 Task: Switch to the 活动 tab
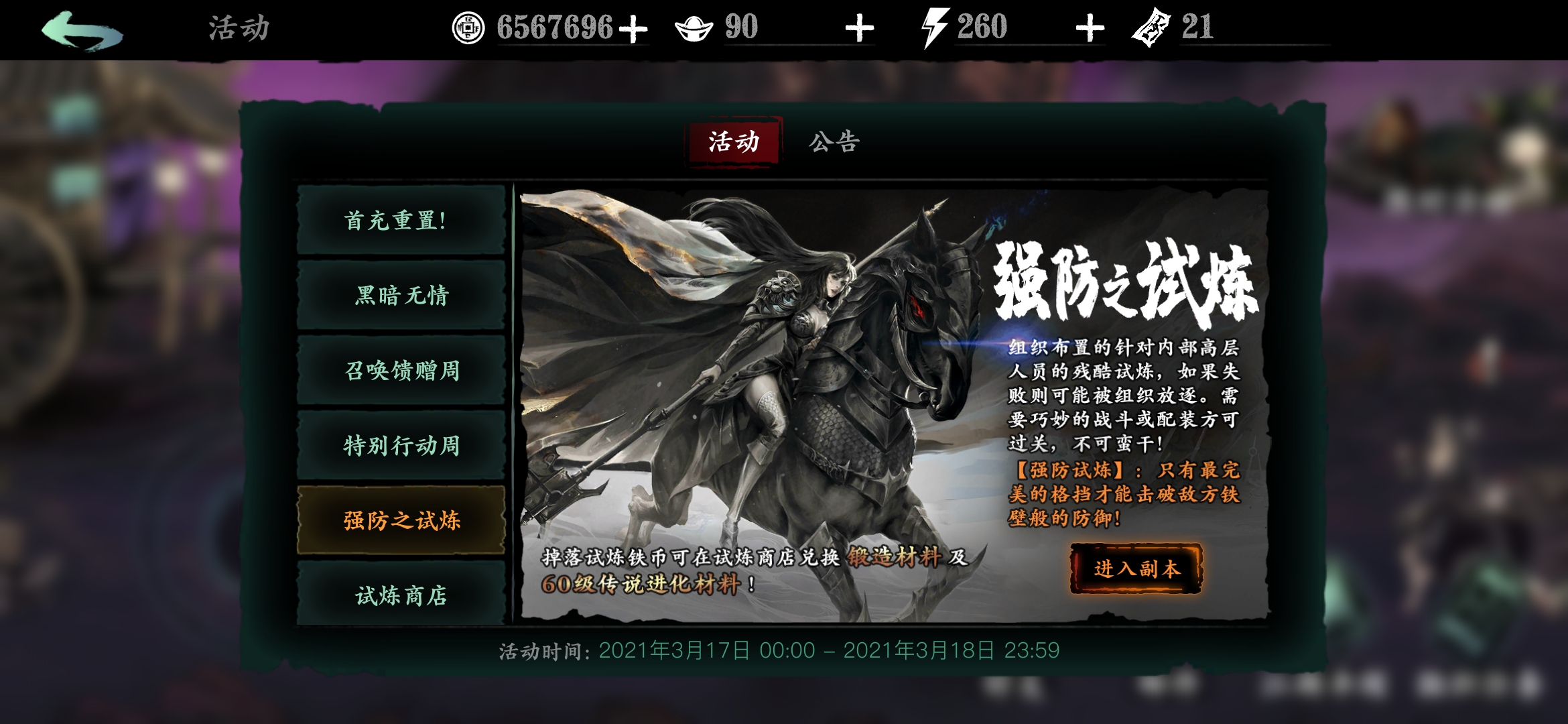tap(734, 141)
